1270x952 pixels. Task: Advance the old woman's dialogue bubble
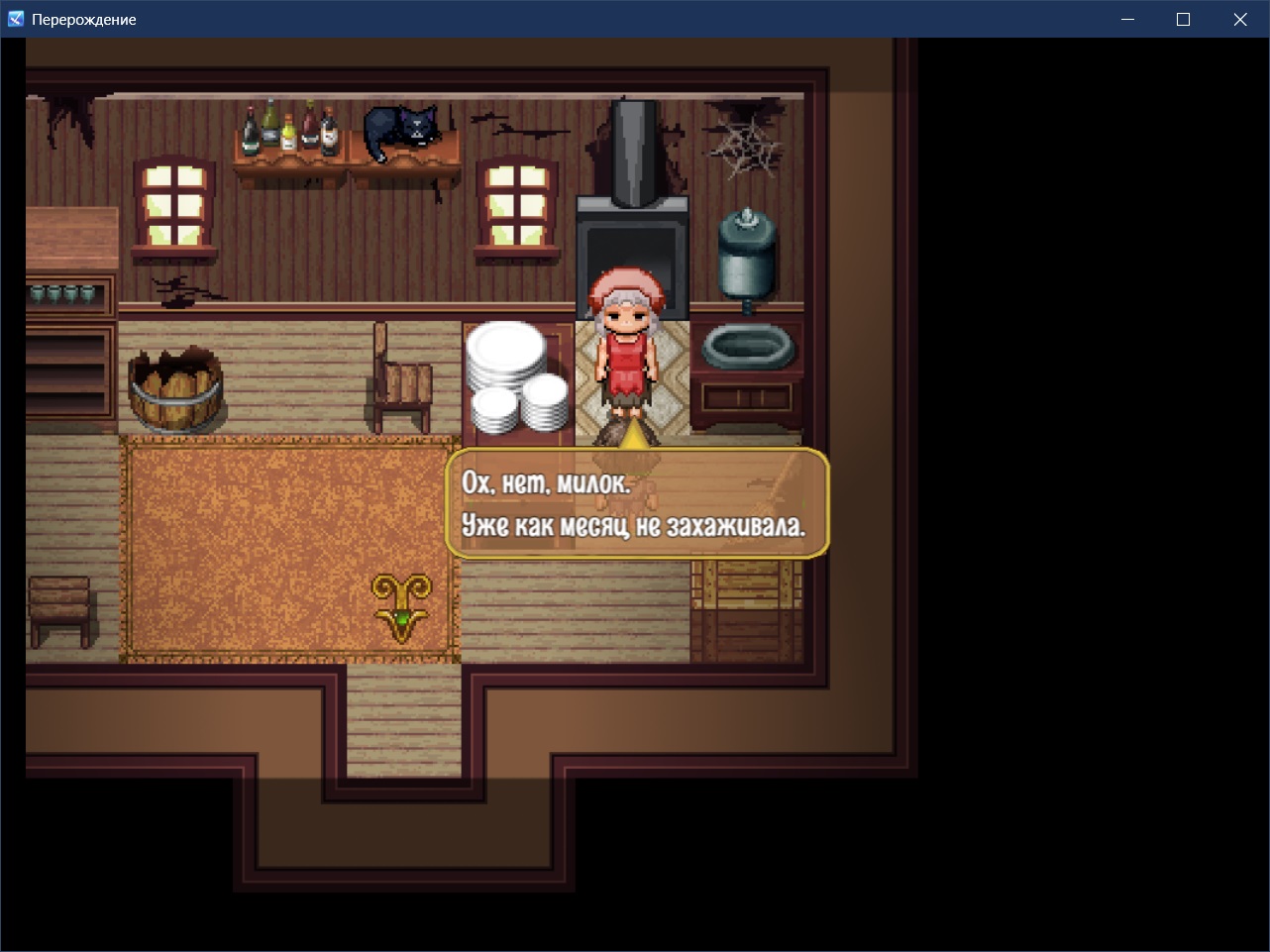coord(637,504)
